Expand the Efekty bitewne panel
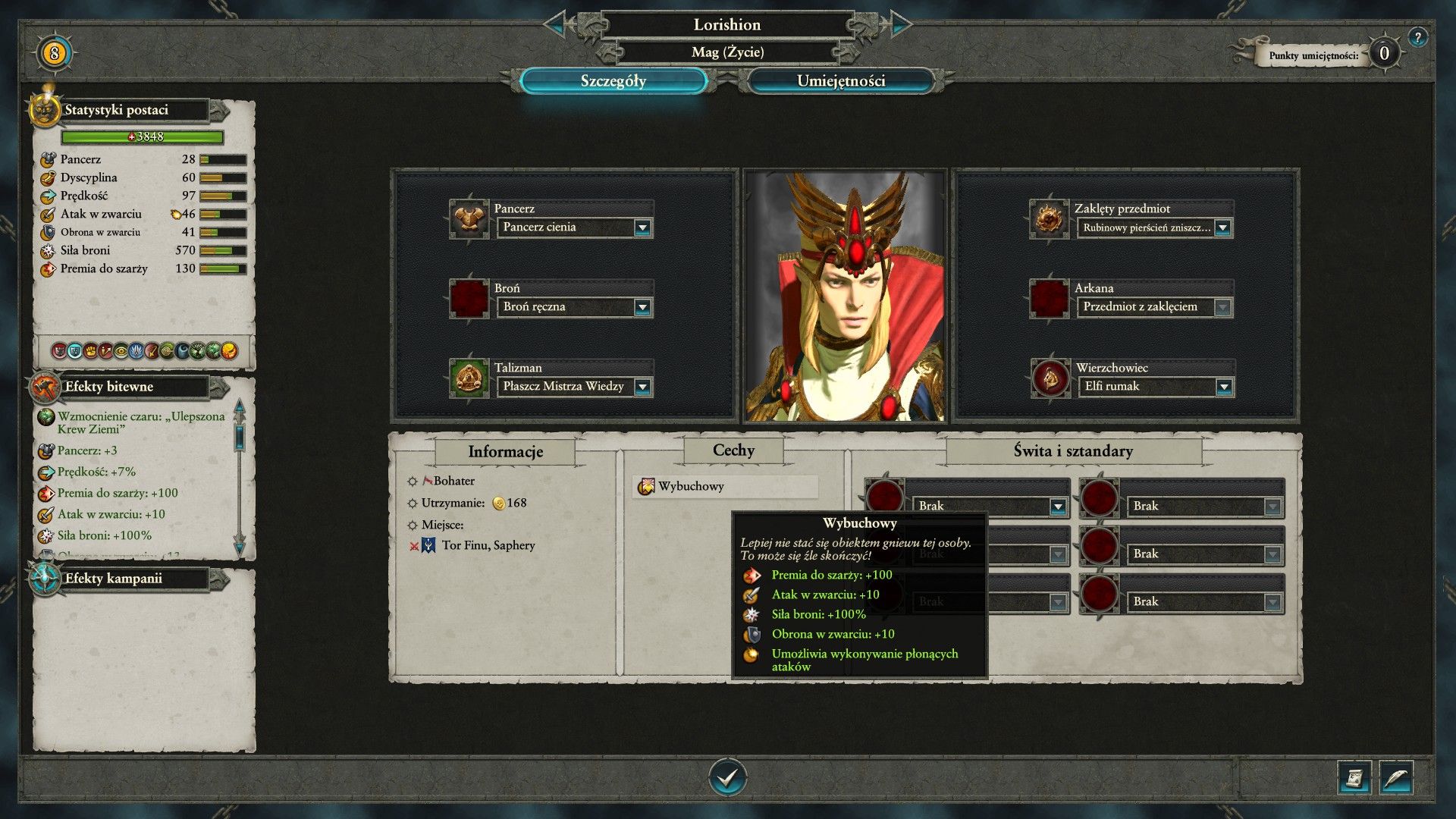The height and width of the screenshot is (819, 1456). [220, 388]
